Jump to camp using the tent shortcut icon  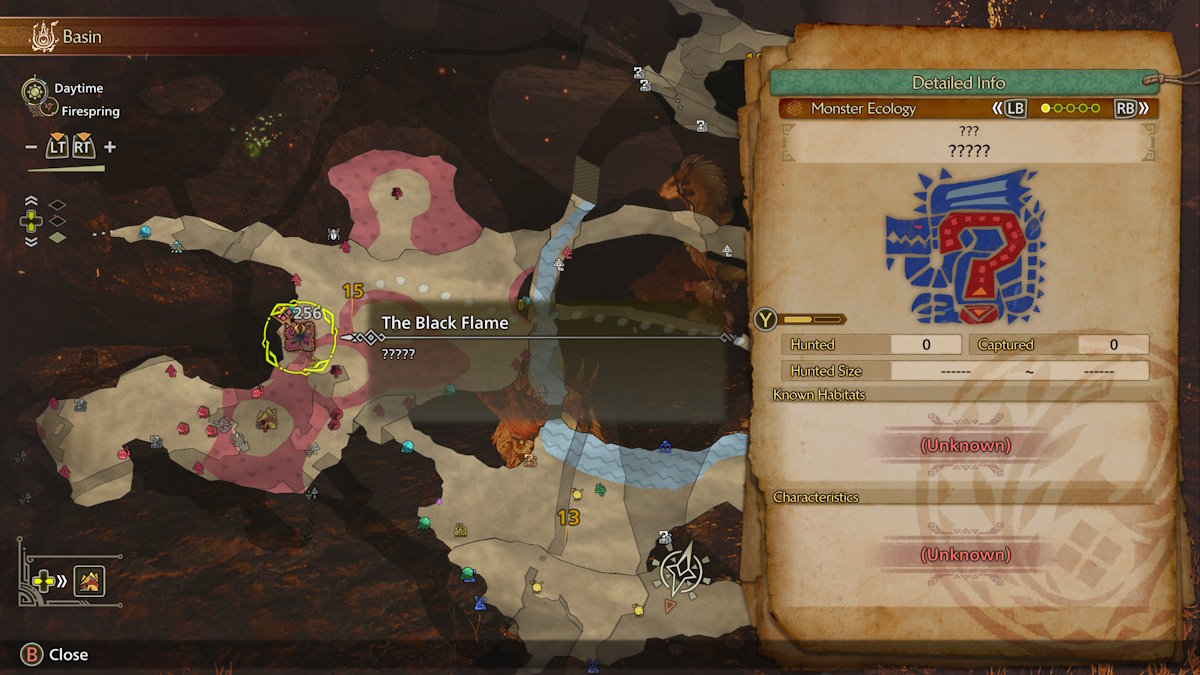90,580
